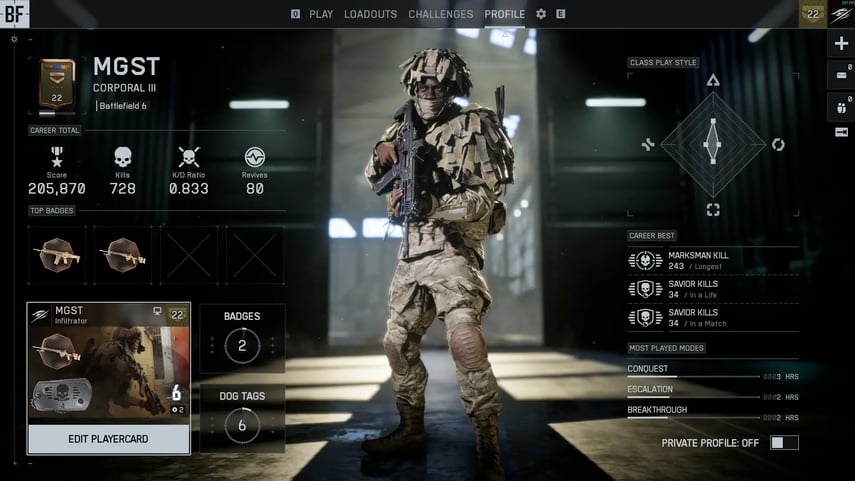Select the Conquest most played mode row
Image resolution: width=855 pixels, height=481 pixels.
tap(712, 371)
